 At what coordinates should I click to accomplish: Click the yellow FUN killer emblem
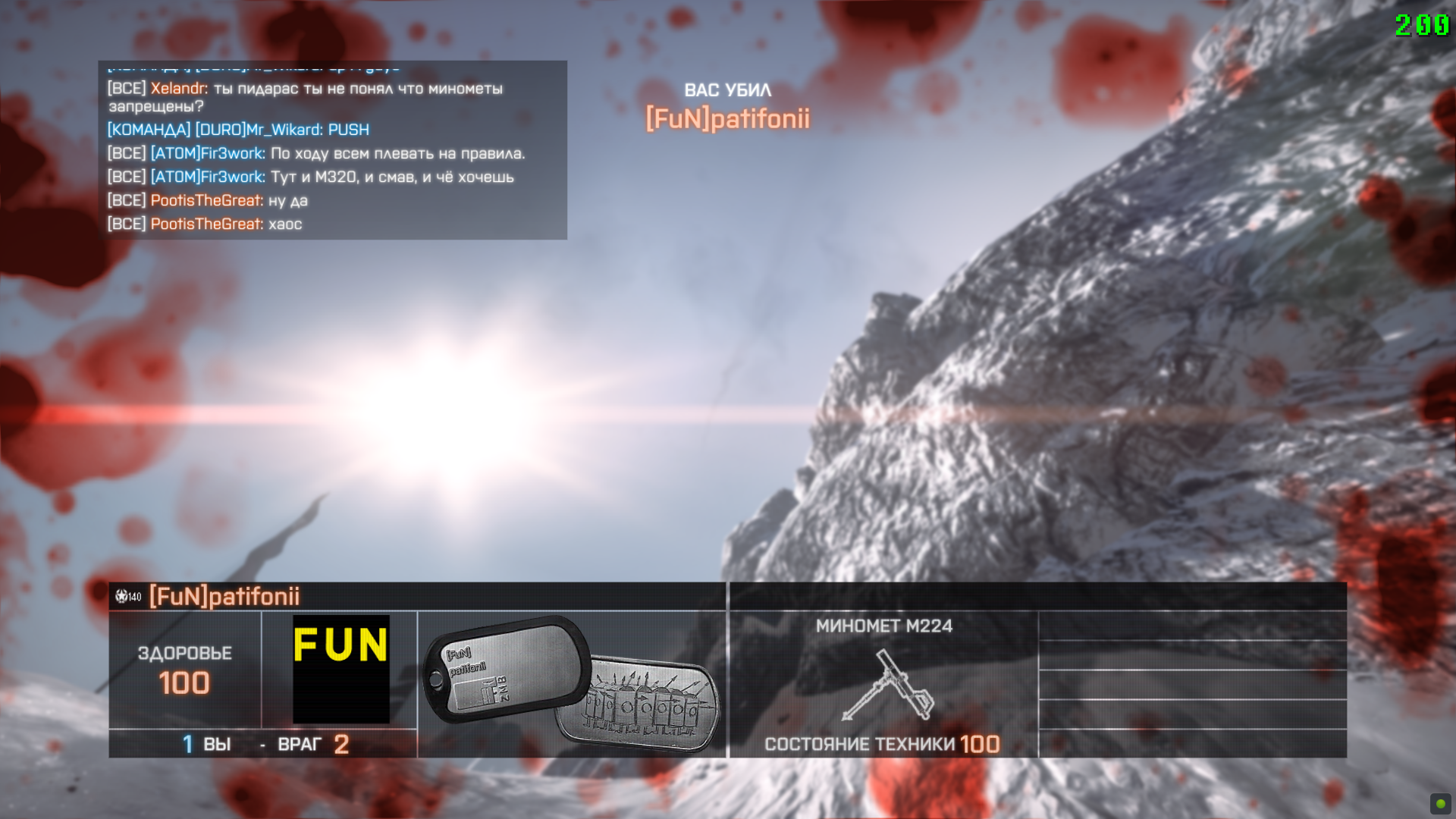tap(340, 668)
